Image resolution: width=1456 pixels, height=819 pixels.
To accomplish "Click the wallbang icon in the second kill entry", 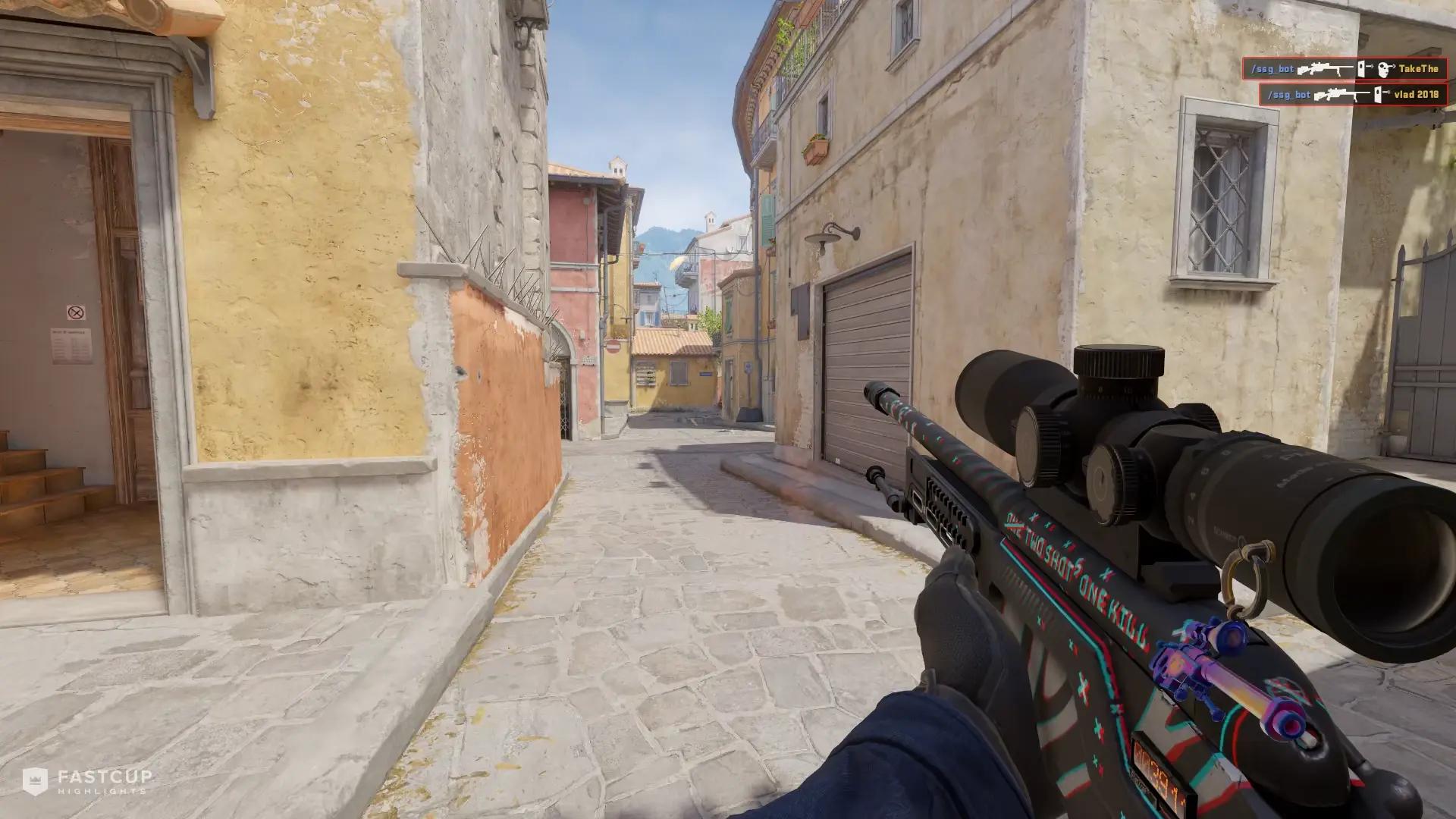I will click(1378, 96).
